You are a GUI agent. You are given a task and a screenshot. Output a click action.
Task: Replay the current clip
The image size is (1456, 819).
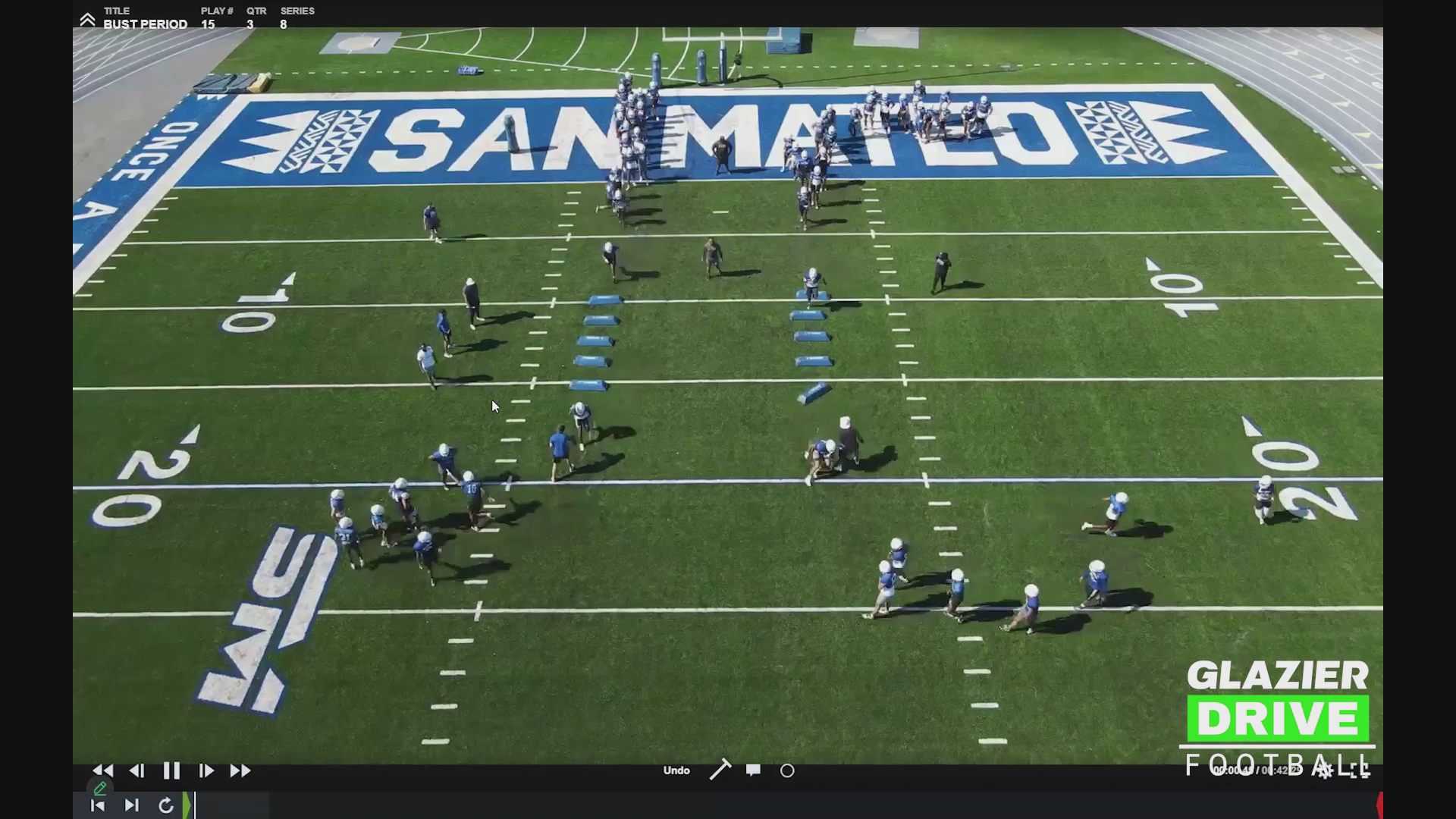(166, 805)
